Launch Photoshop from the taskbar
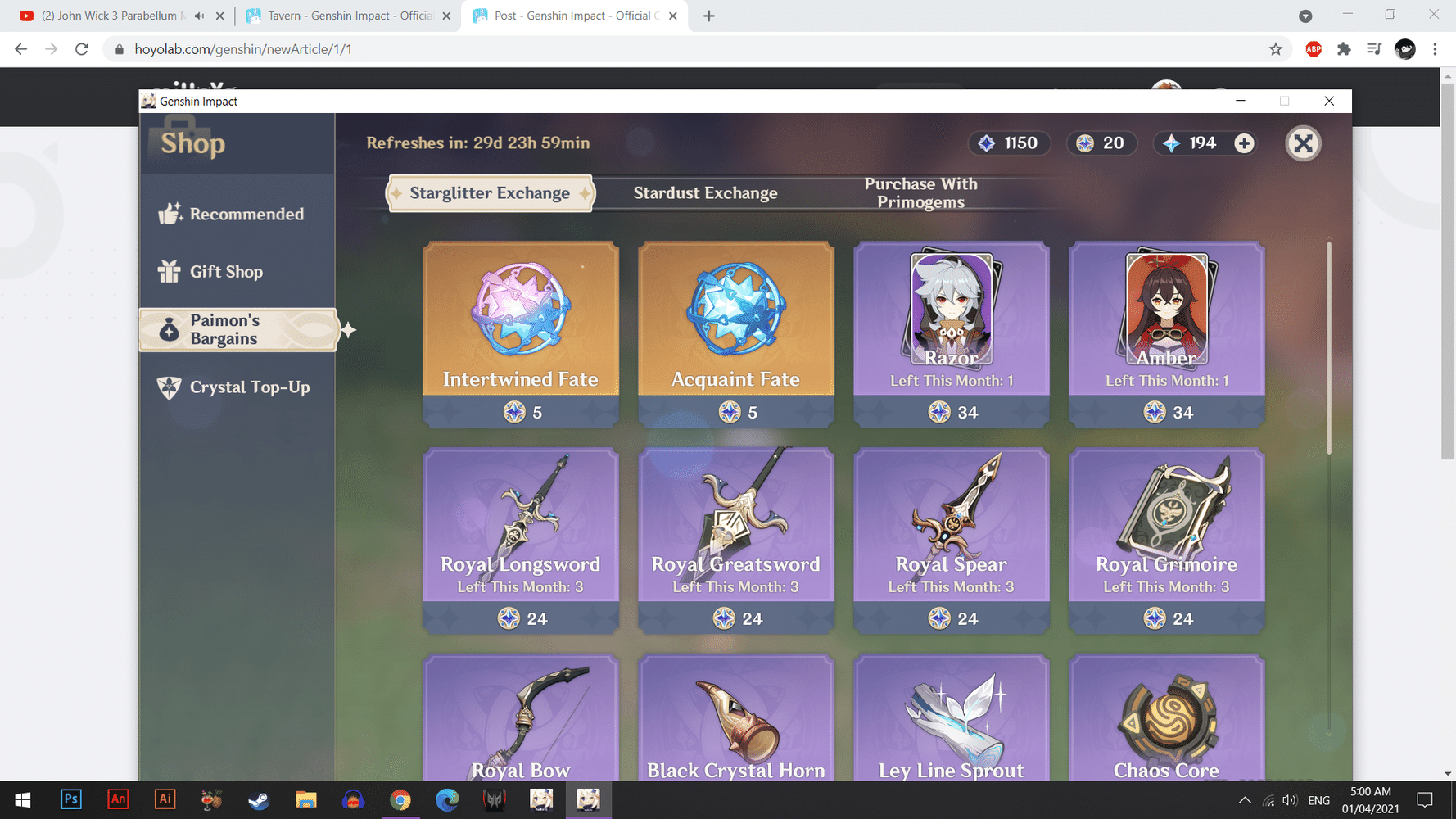 [x=71, y=799]
